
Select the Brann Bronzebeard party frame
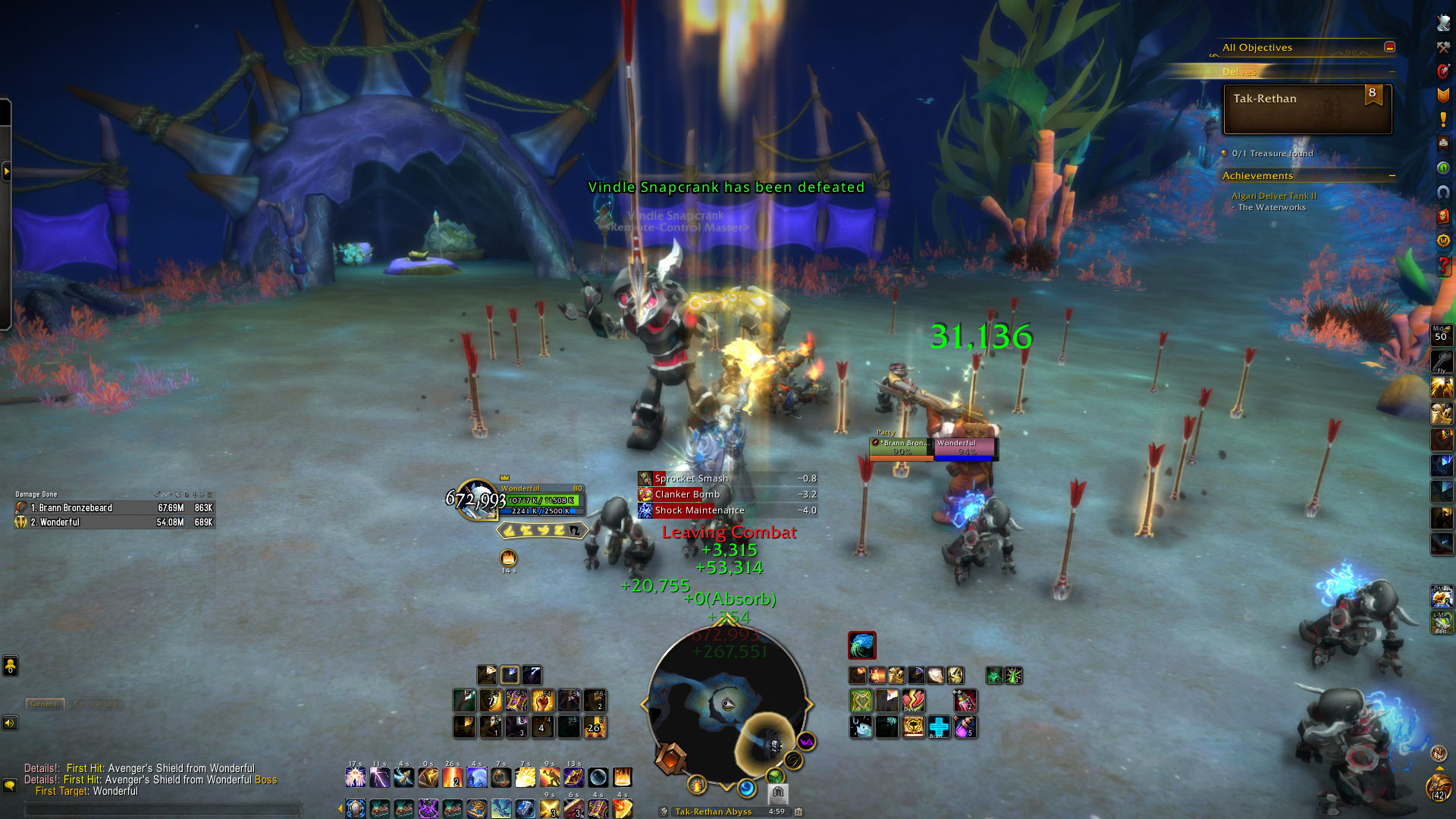tap(902, 447)
